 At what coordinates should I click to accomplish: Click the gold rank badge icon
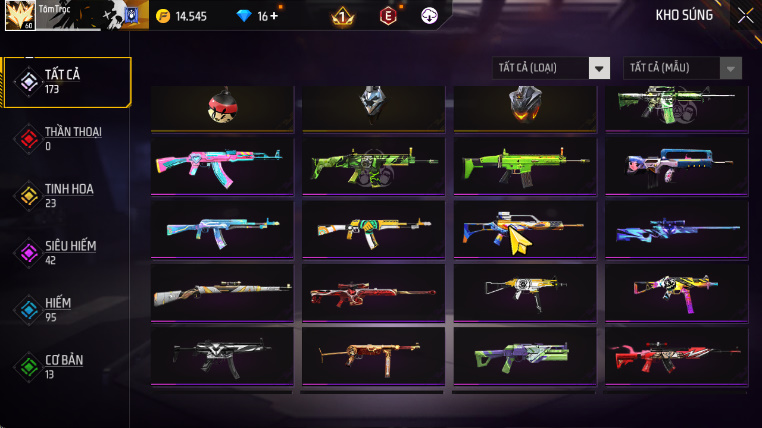click(x=341, y=16)
